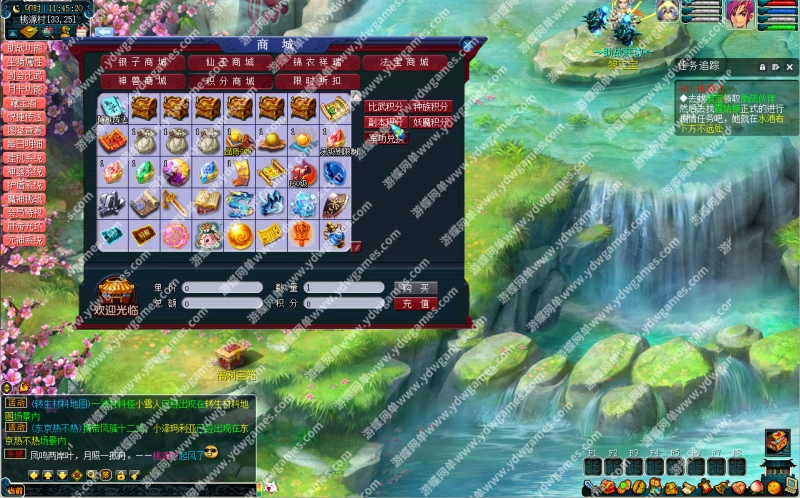Open the 藏宝阁 side menu entry

click(26, 101)
